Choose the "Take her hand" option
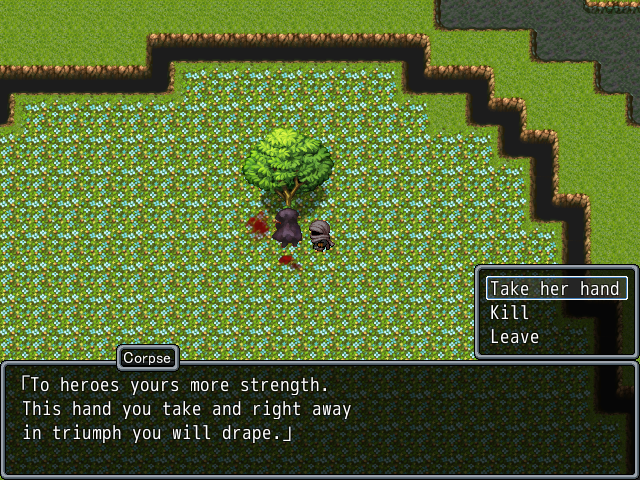 pyautogui.click(x=555, y=288)
